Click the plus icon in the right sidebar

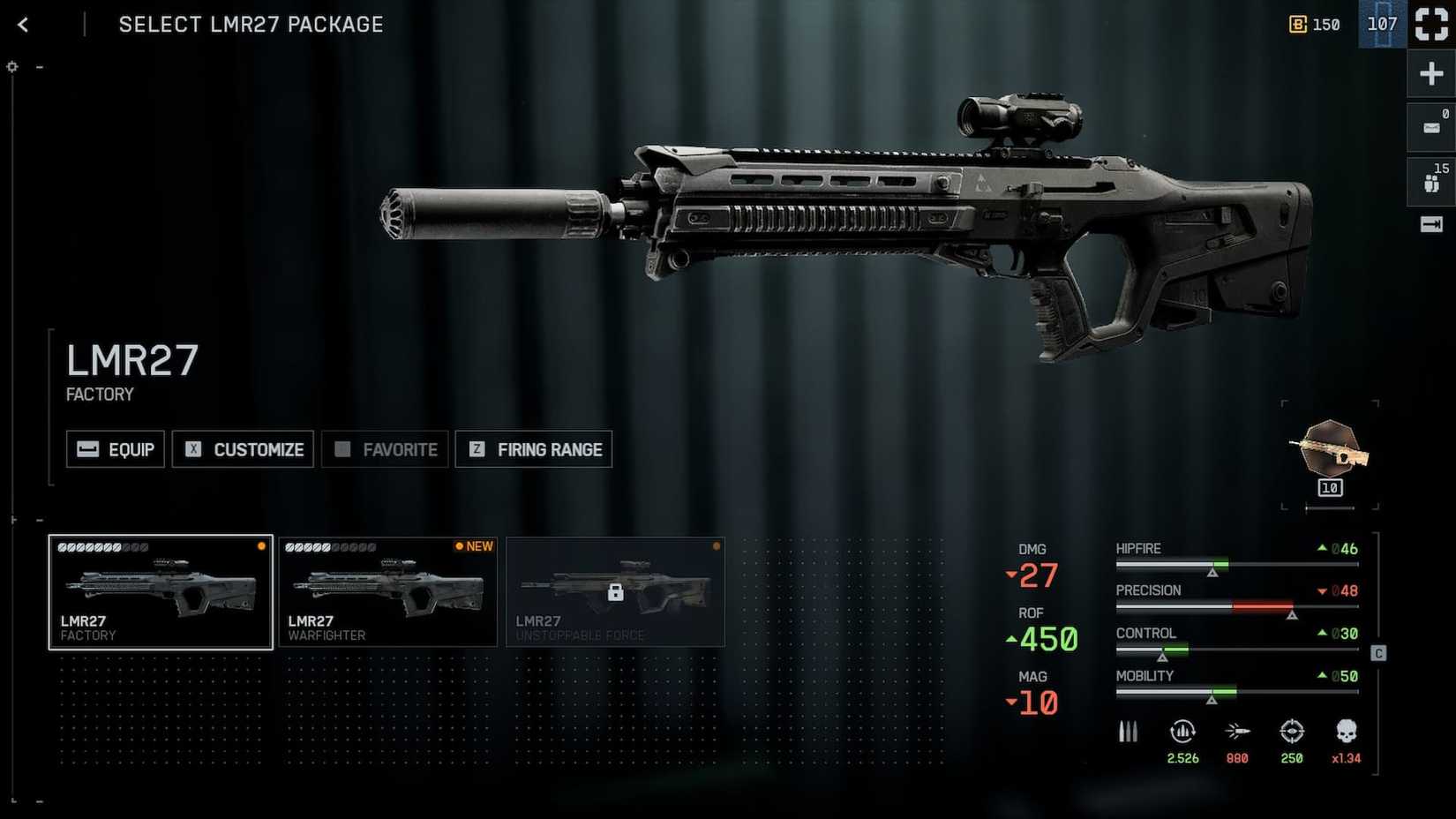(1430, 74)
